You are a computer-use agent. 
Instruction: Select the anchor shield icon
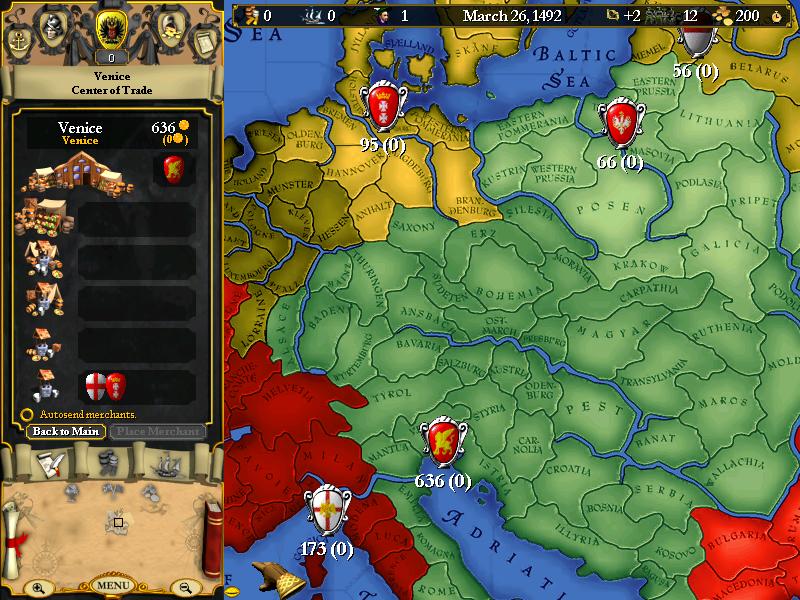[x=20, y=42]
